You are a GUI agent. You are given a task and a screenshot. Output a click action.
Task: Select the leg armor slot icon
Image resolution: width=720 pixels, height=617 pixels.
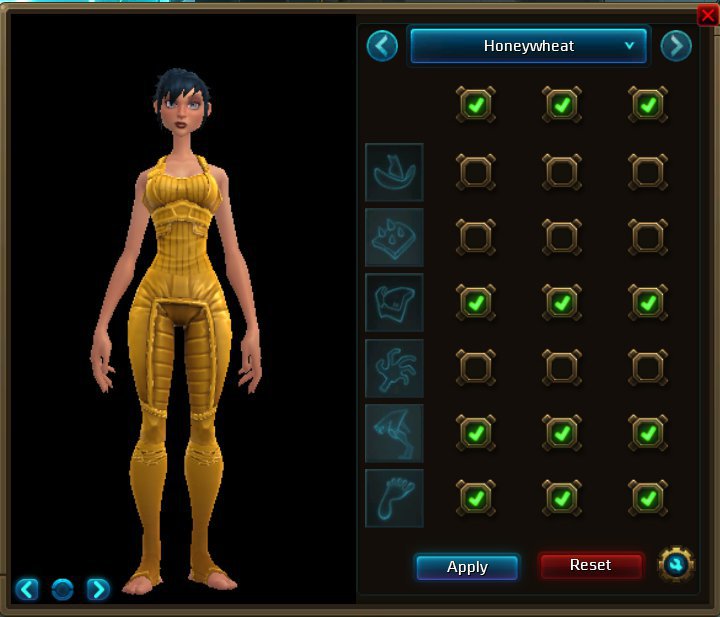pos(394,433)
